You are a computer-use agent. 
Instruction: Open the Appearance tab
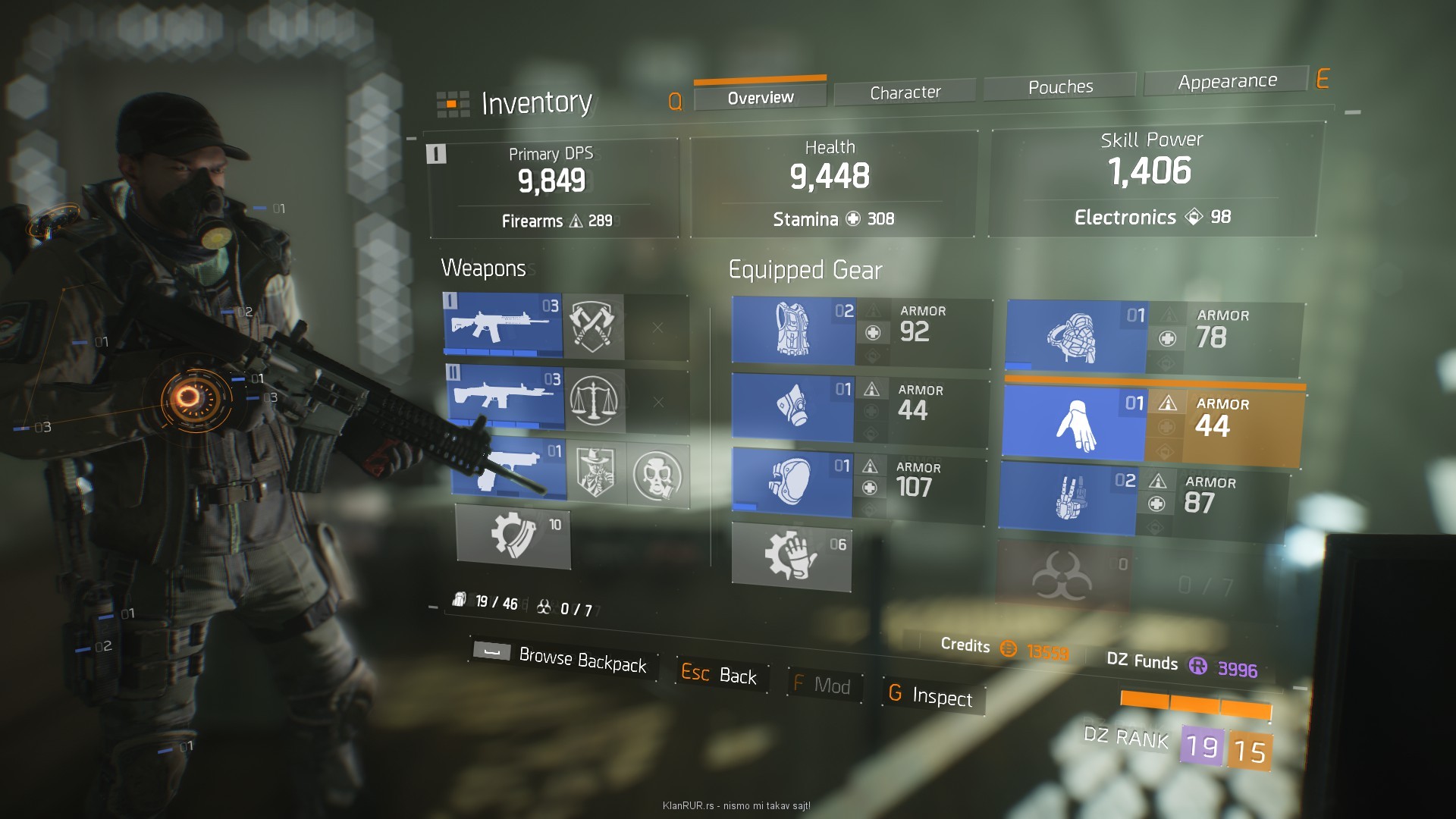1227,81
